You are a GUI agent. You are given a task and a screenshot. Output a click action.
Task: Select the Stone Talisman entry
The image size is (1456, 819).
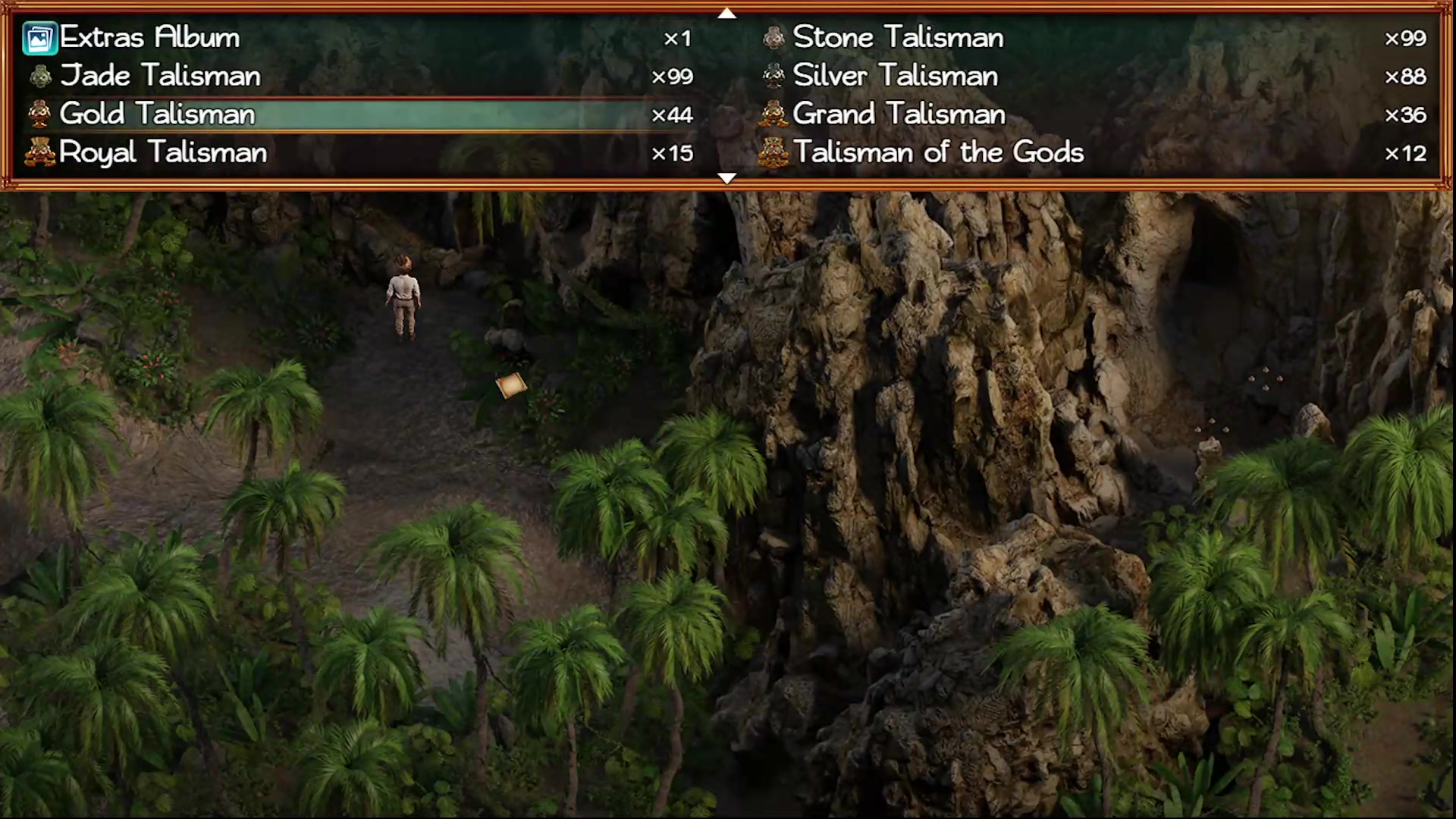(897, 38)
